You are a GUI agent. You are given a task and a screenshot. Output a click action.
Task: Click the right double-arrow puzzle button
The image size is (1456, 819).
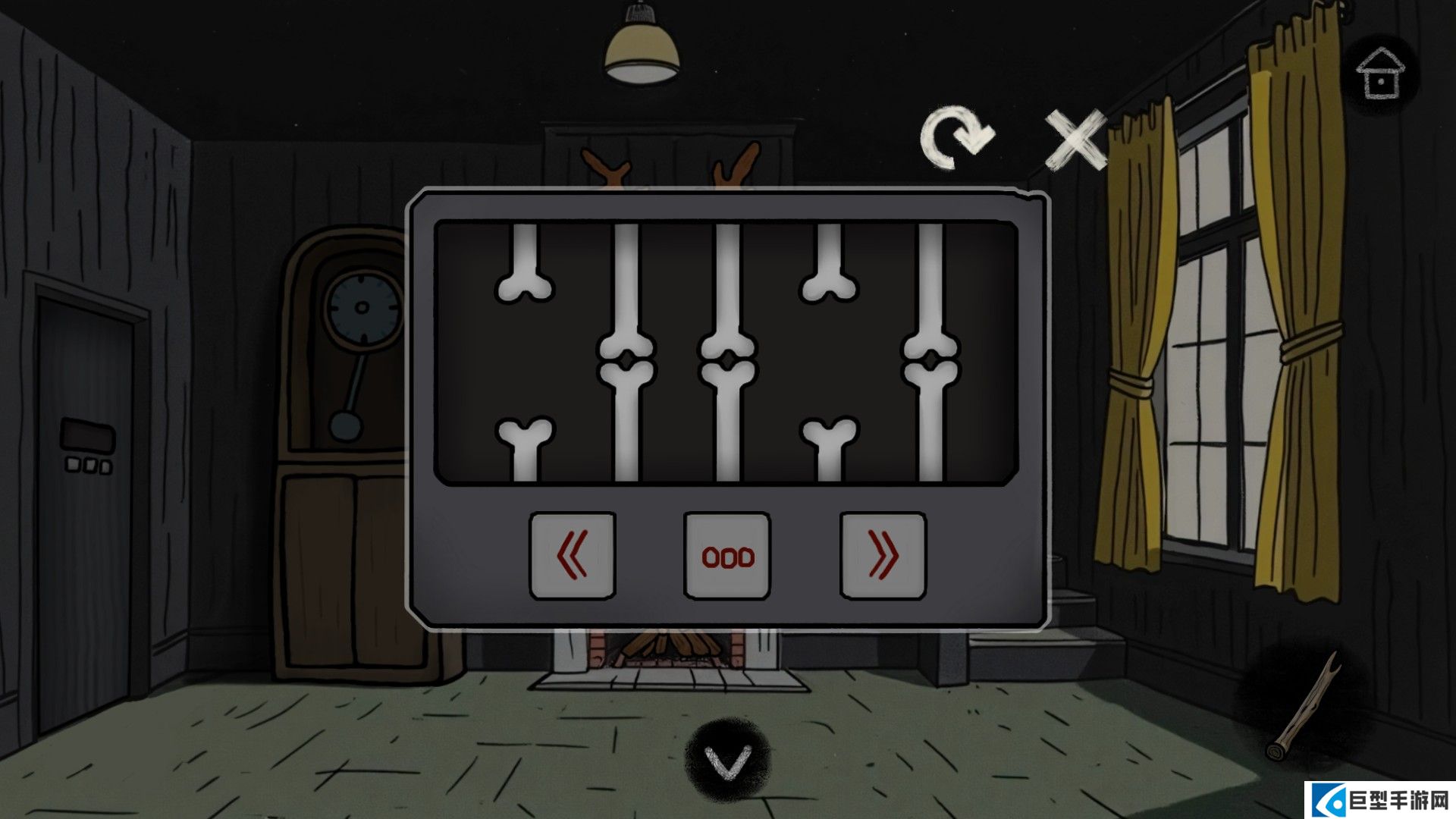[883, 556]
